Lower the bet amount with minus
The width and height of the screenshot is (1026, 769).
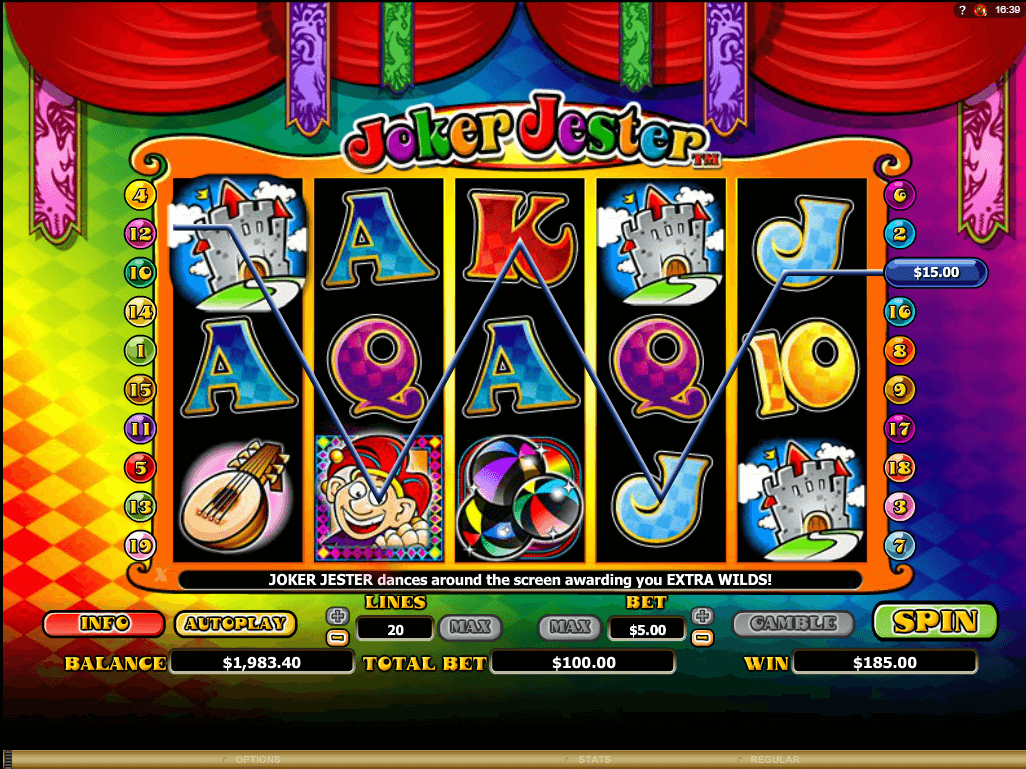(702, 636)
